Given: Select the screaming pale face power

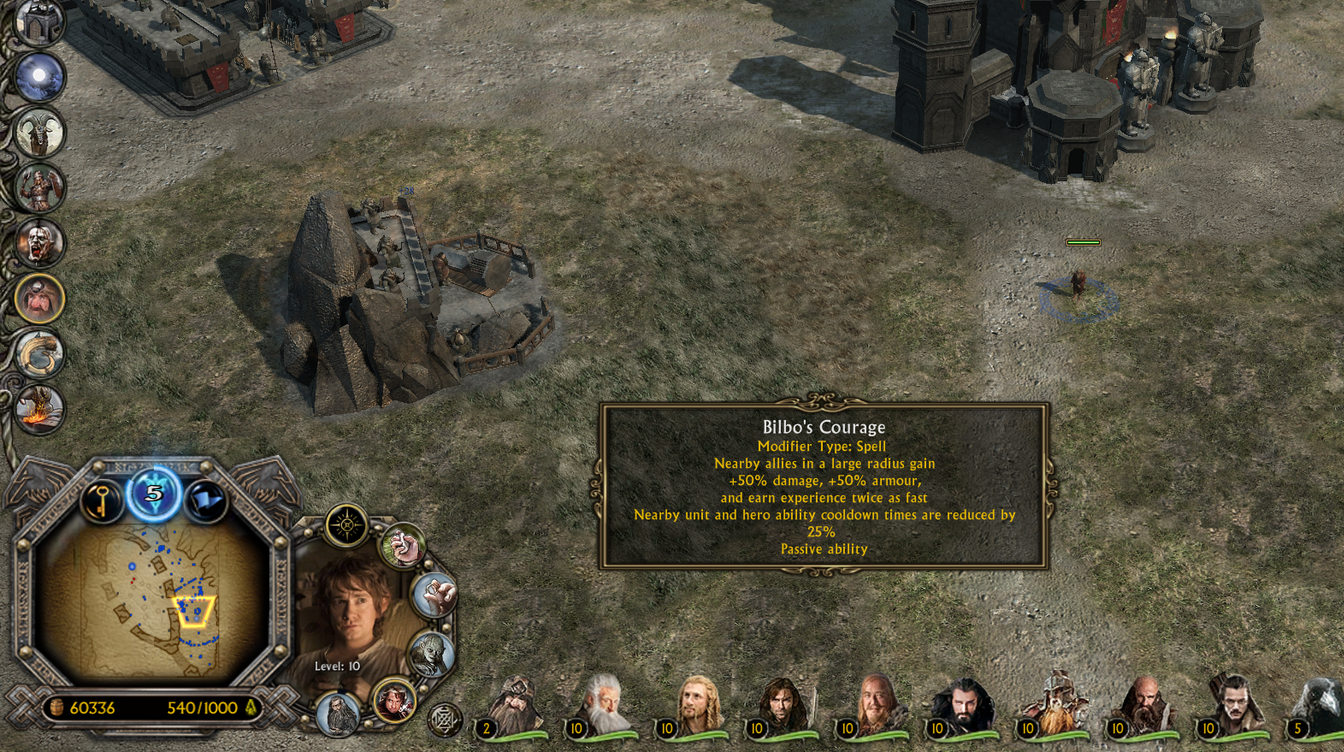Looking at the screenshot, I should click(x=40, y=243).
